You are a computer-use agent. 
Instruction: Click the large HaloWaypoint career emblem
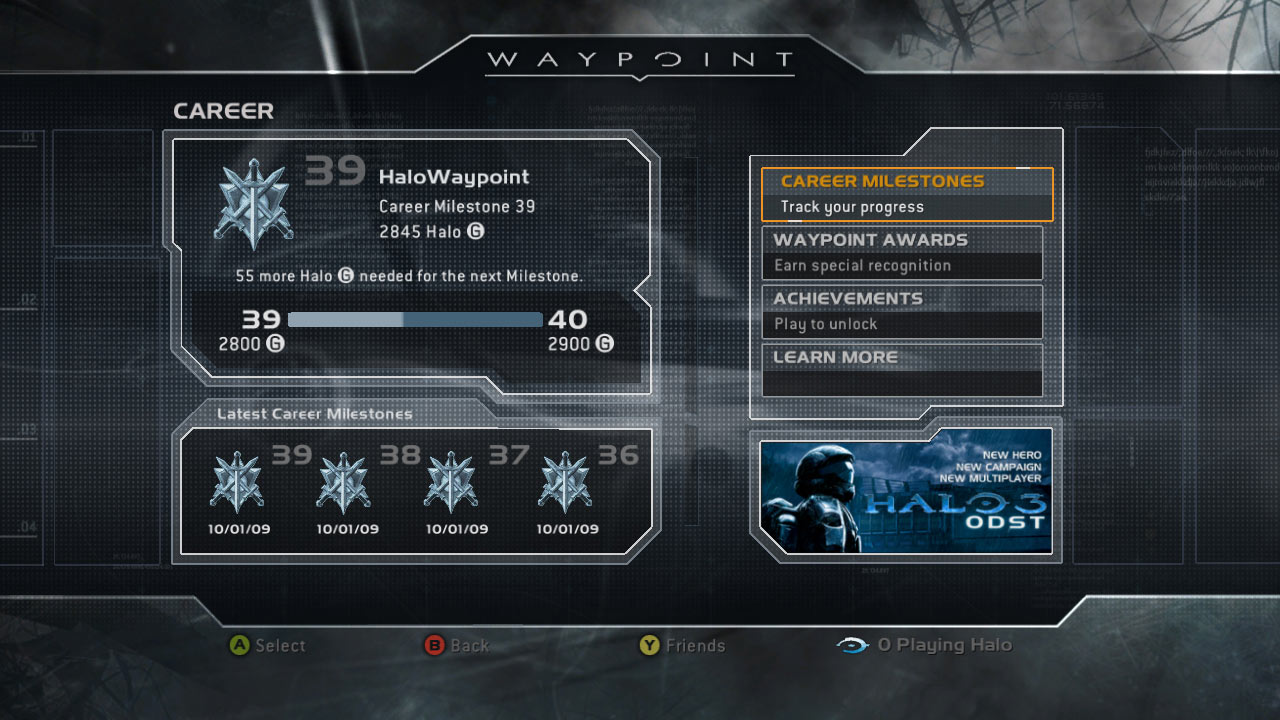254,204
